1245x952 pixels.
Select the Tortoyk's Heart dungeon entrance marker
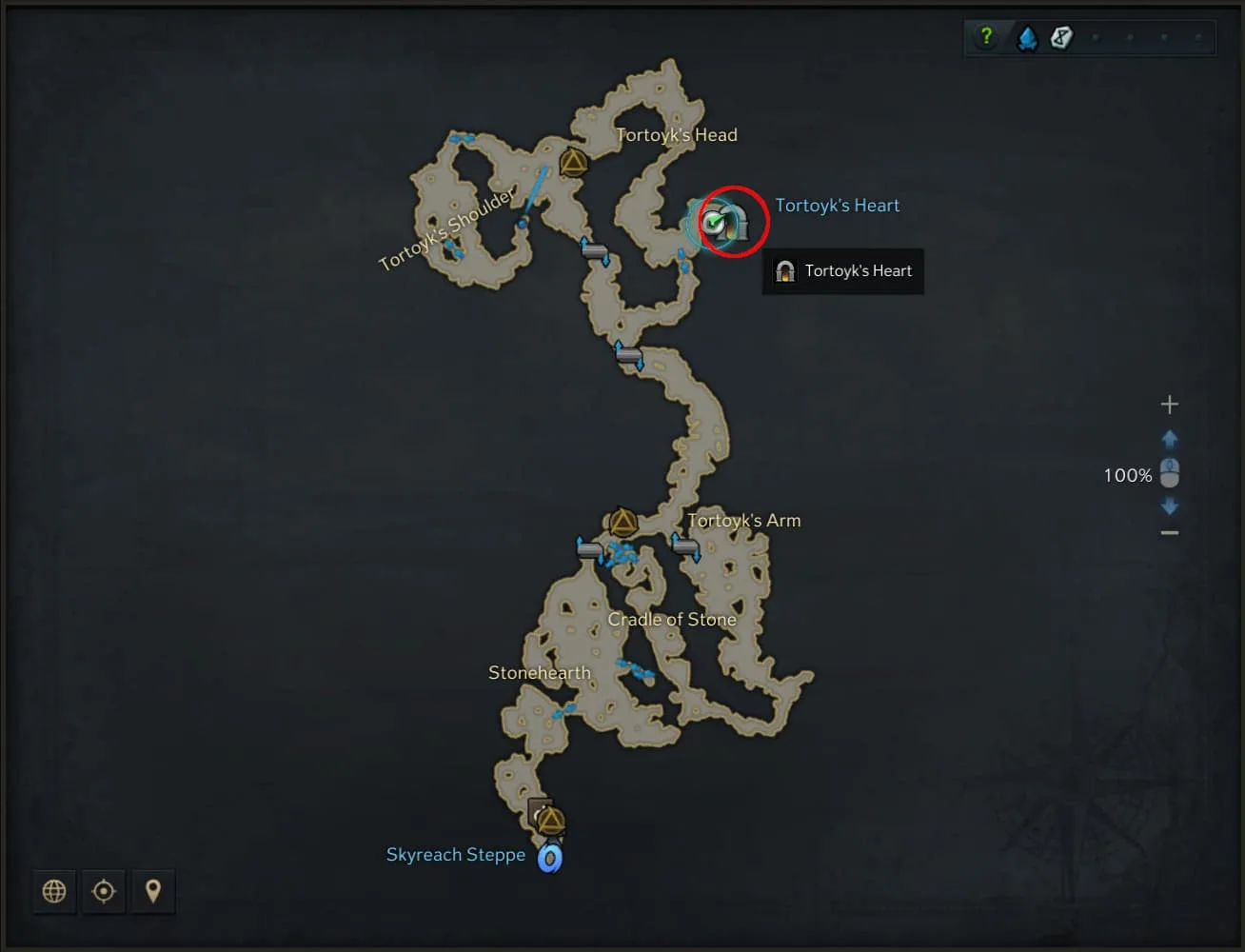(733, 223)
